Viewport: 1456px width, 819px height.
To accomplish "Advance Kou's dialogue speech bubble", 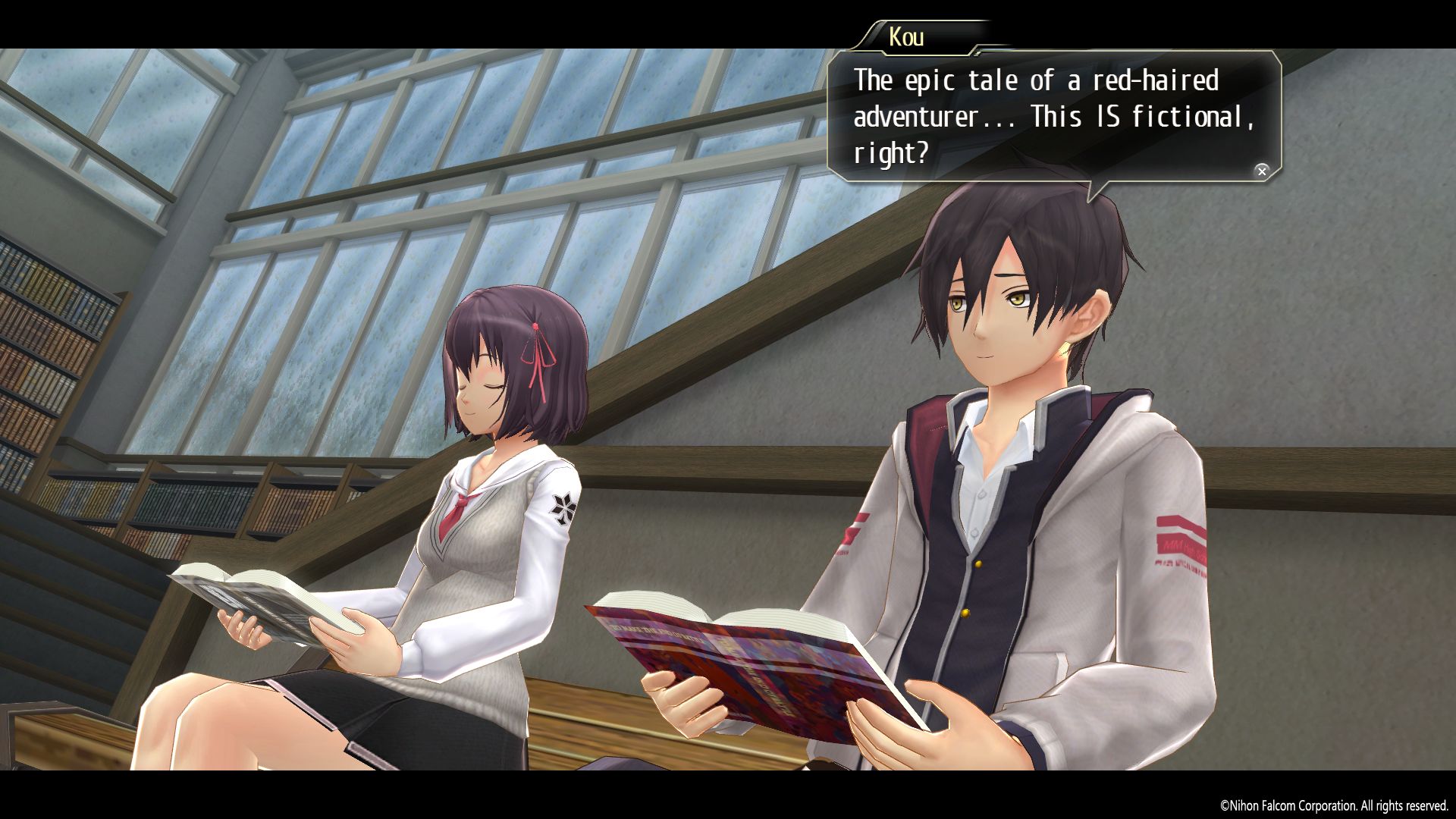I will (x=1261, y=171).
